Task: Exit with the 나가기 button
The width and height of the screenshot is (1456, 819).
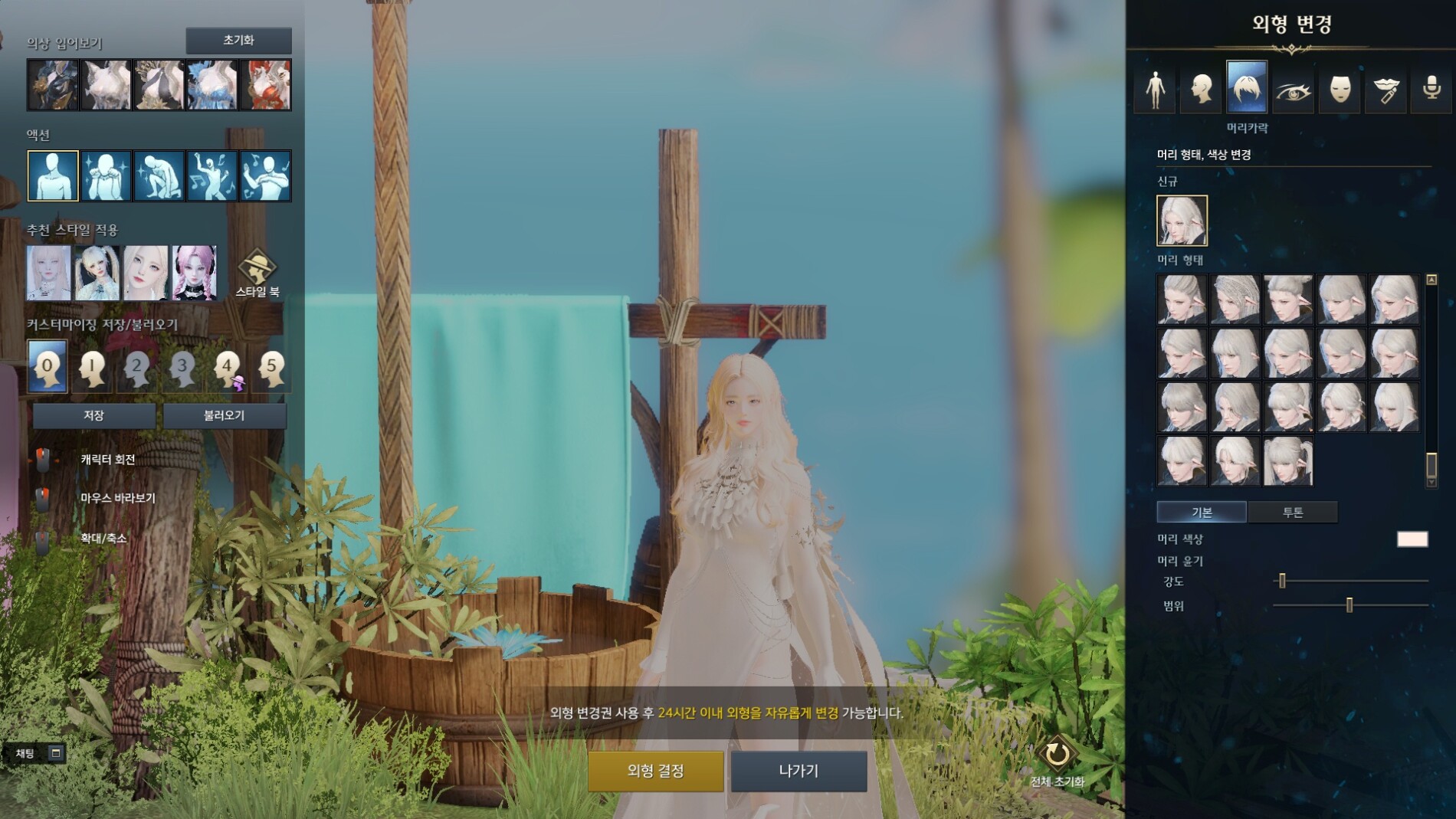Action: pos(799,771)
